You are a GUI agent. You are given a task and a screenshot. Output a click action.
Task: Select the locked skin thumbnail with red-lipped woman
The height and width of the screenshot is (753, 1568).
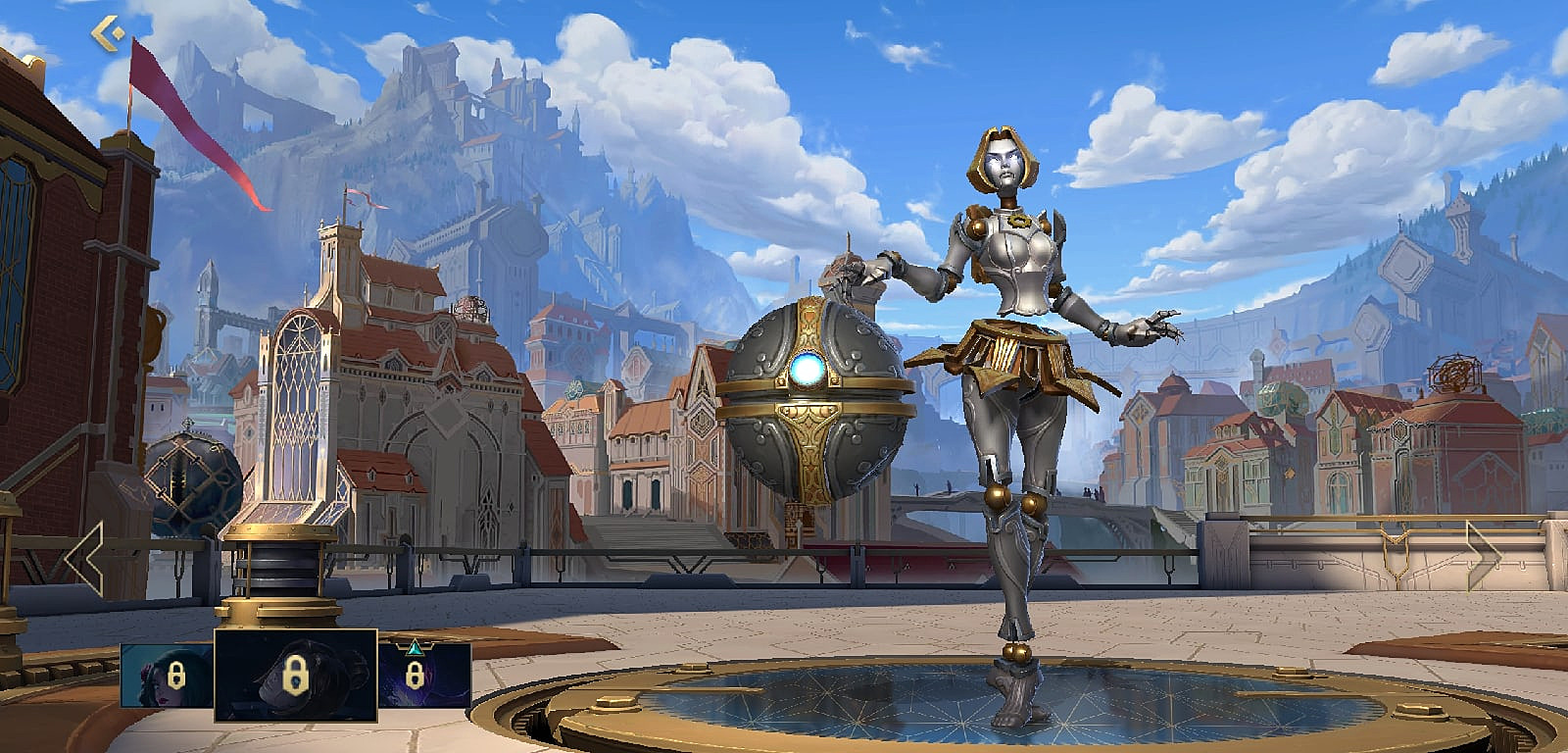167,675
